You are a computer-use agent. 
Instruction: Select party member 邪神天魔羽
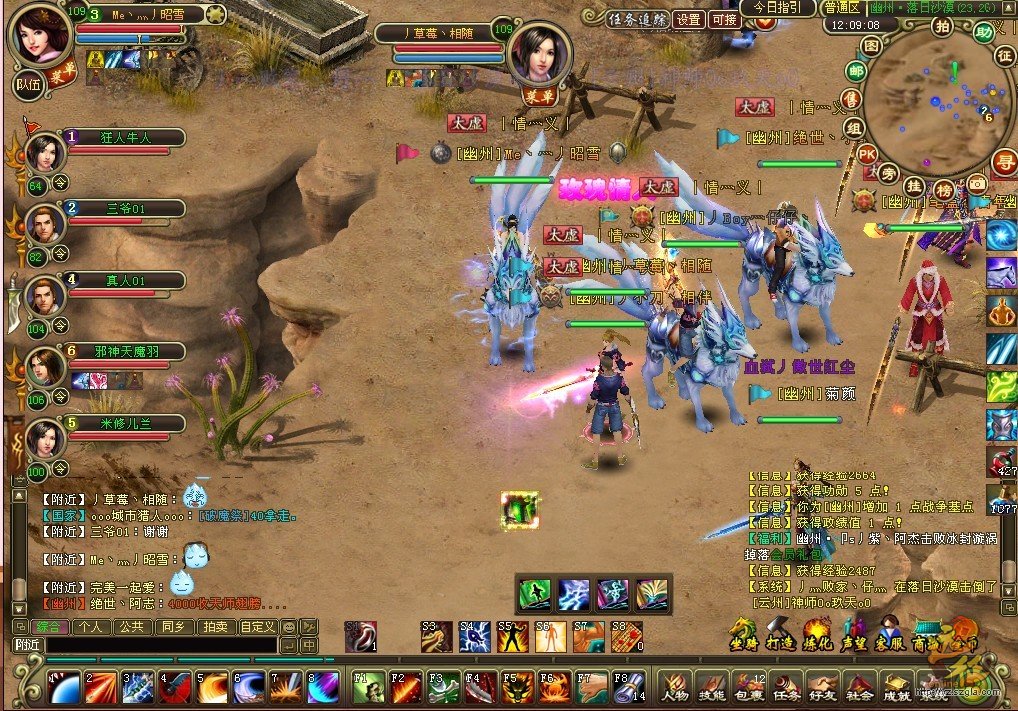click(125, 351)
